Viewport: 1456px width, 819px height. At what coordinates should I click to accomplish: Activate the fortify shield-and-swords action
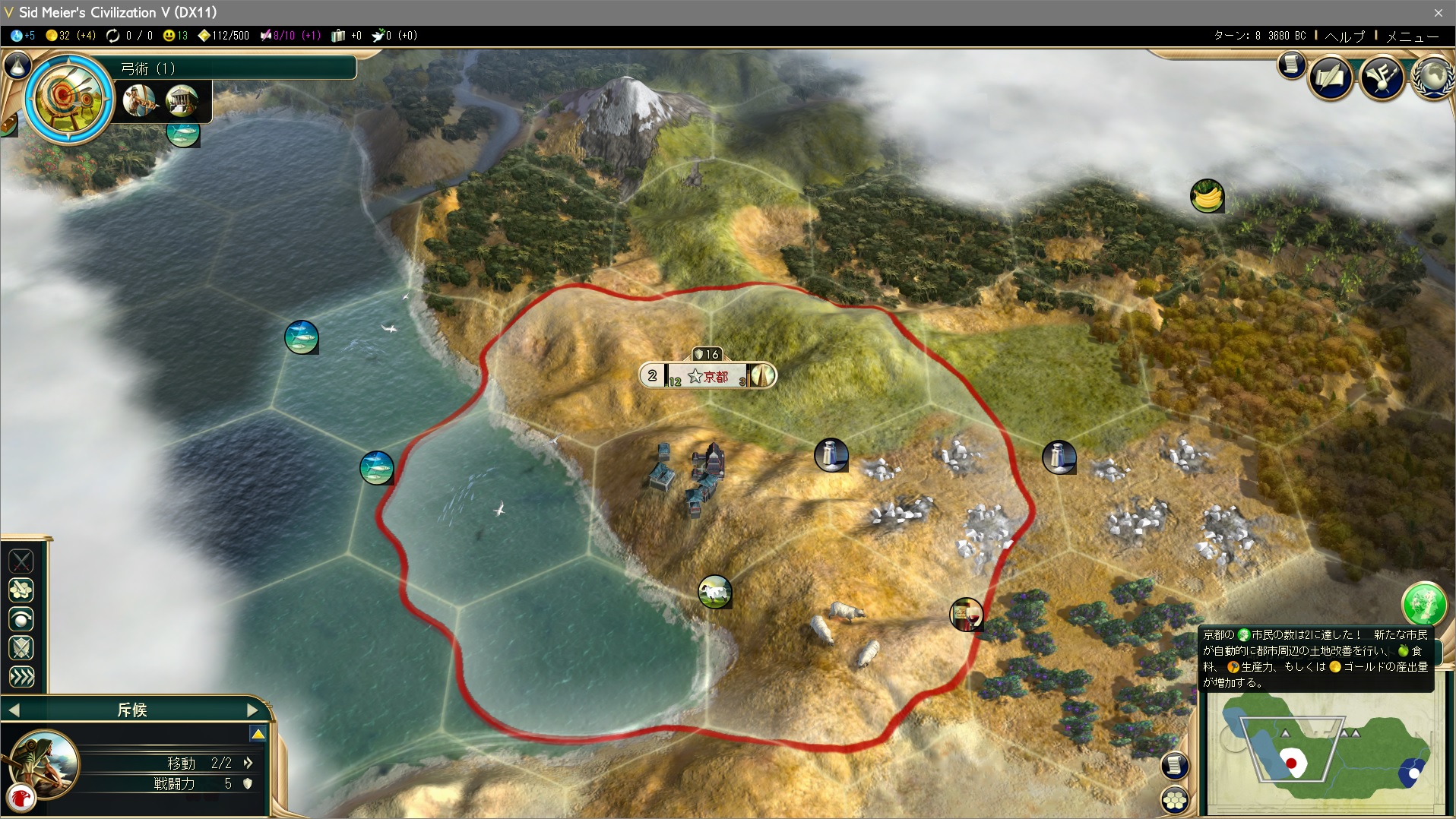coord(21,648)
